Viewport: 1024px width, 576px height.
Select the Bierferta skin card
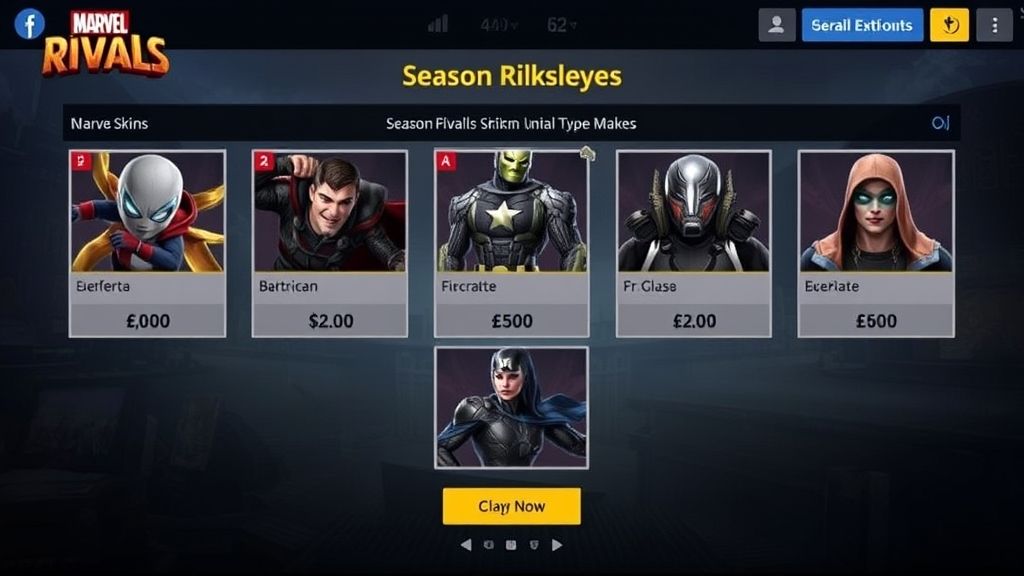pos(147,243)
